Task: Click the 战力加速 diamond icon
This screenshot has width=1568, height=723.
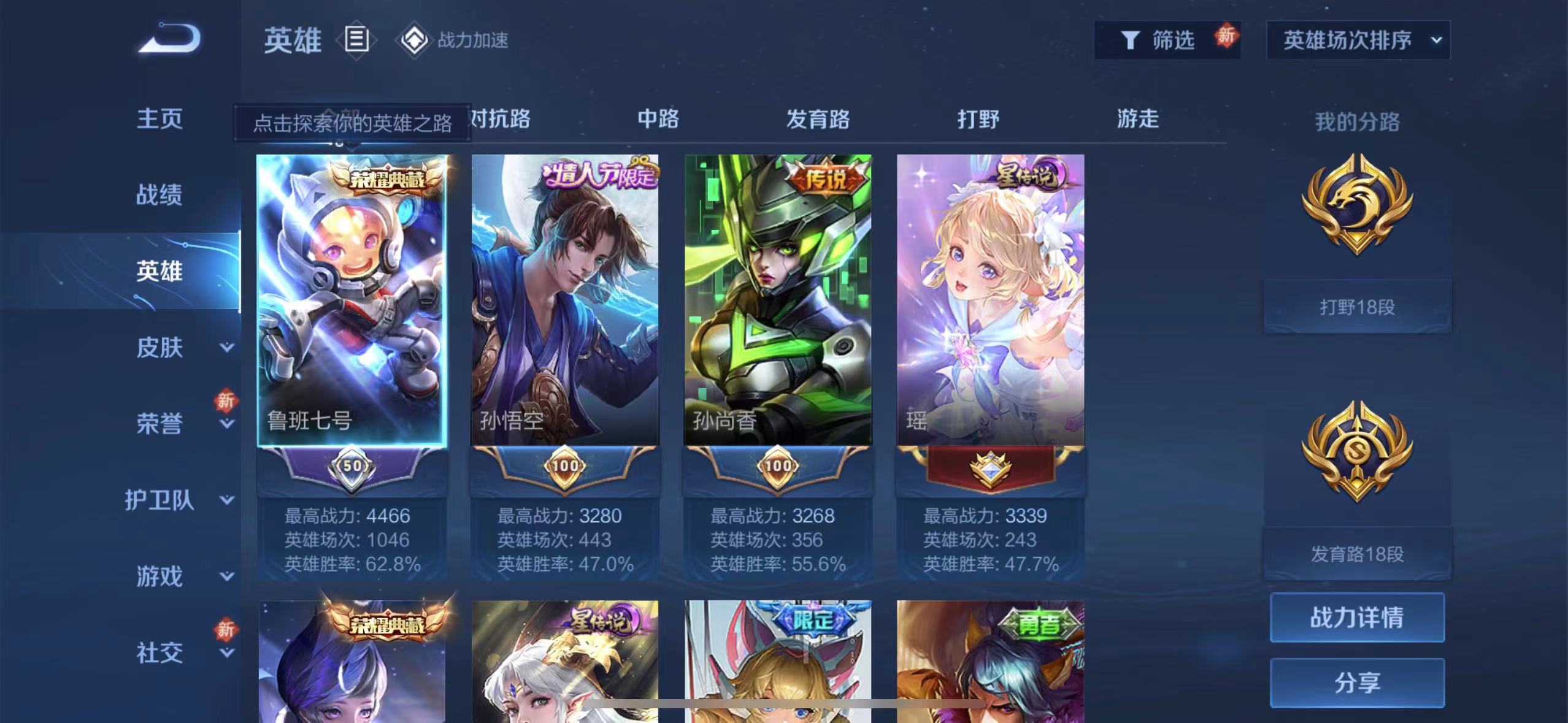Action: click(x=417, y=40)
